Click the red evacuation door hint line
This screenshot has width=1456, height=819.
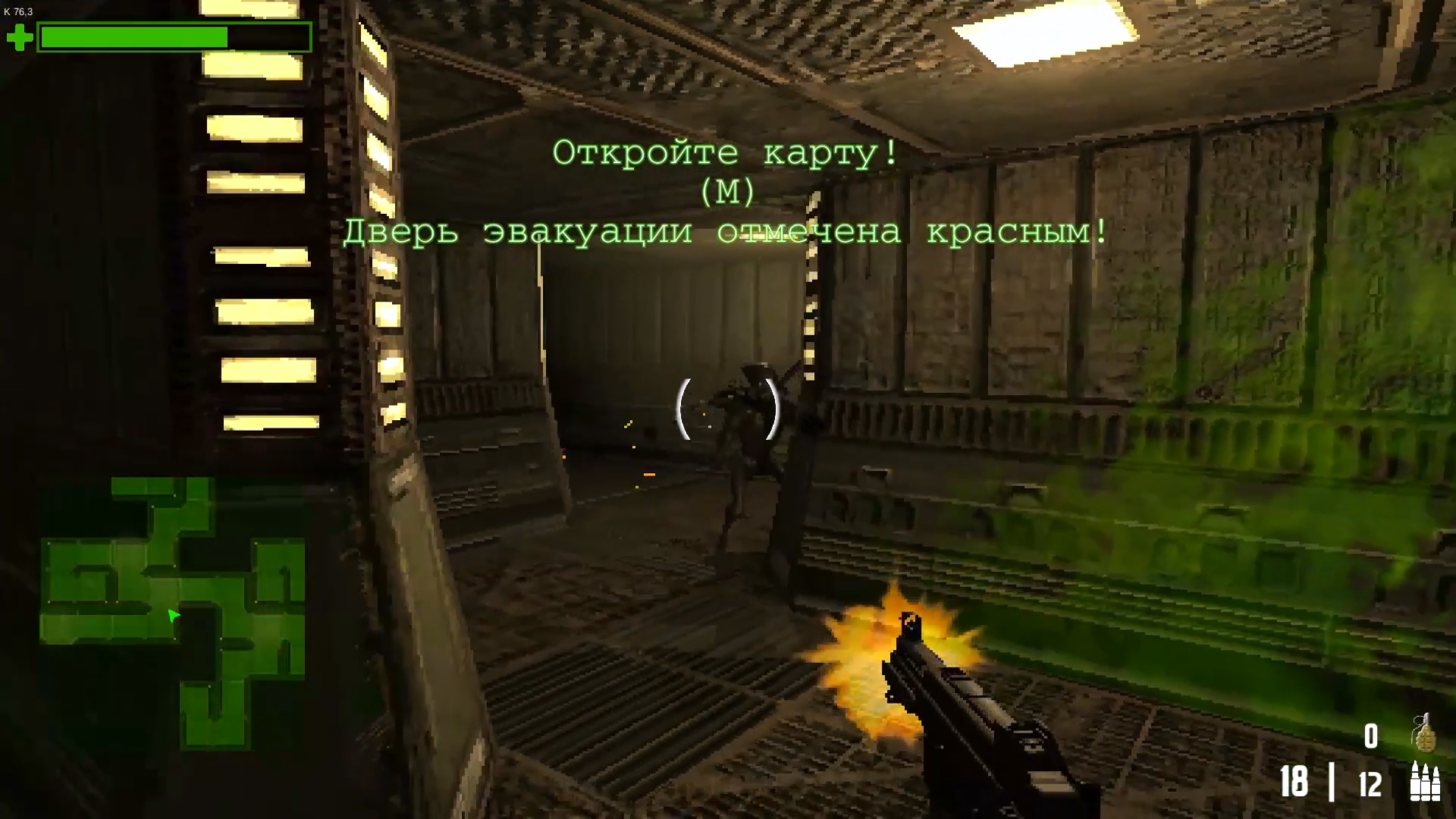tap(726, 233)
